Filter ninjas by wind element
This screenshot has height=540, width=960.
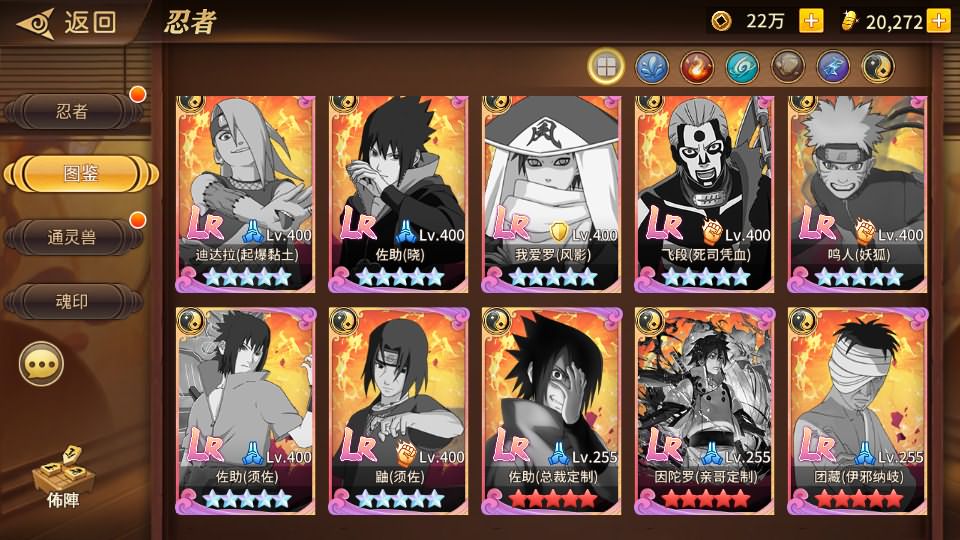[x=742, y=67]
